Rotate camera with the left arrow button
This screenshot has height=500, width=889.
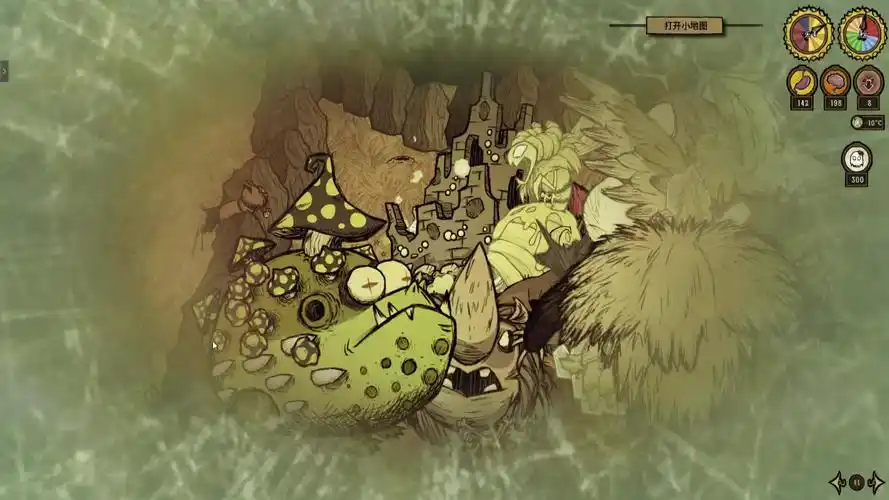[x=839, y=481]
